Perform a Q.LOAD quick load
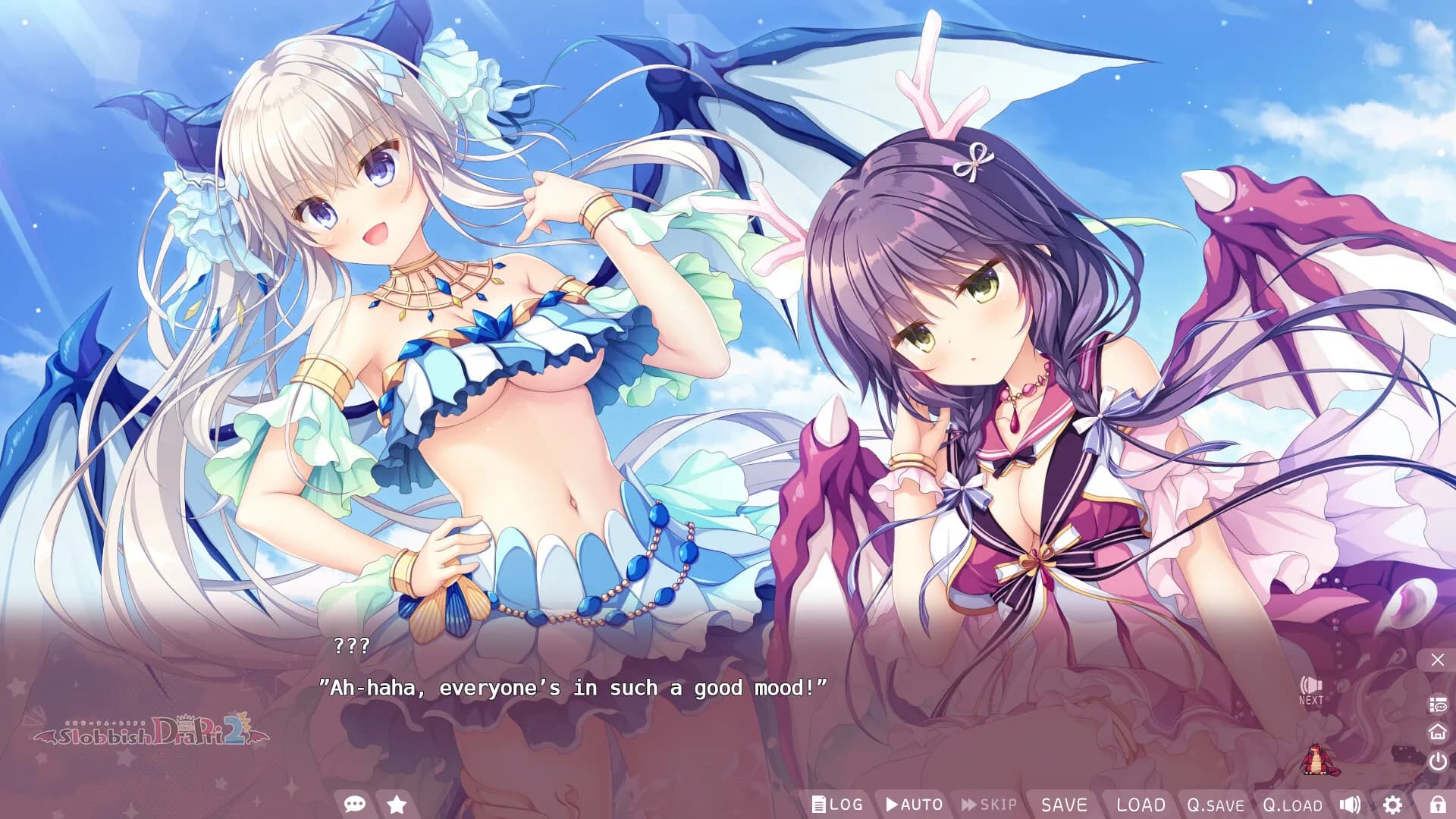The width and height of the screenshot is (1456, 819). pos(1294,805)
